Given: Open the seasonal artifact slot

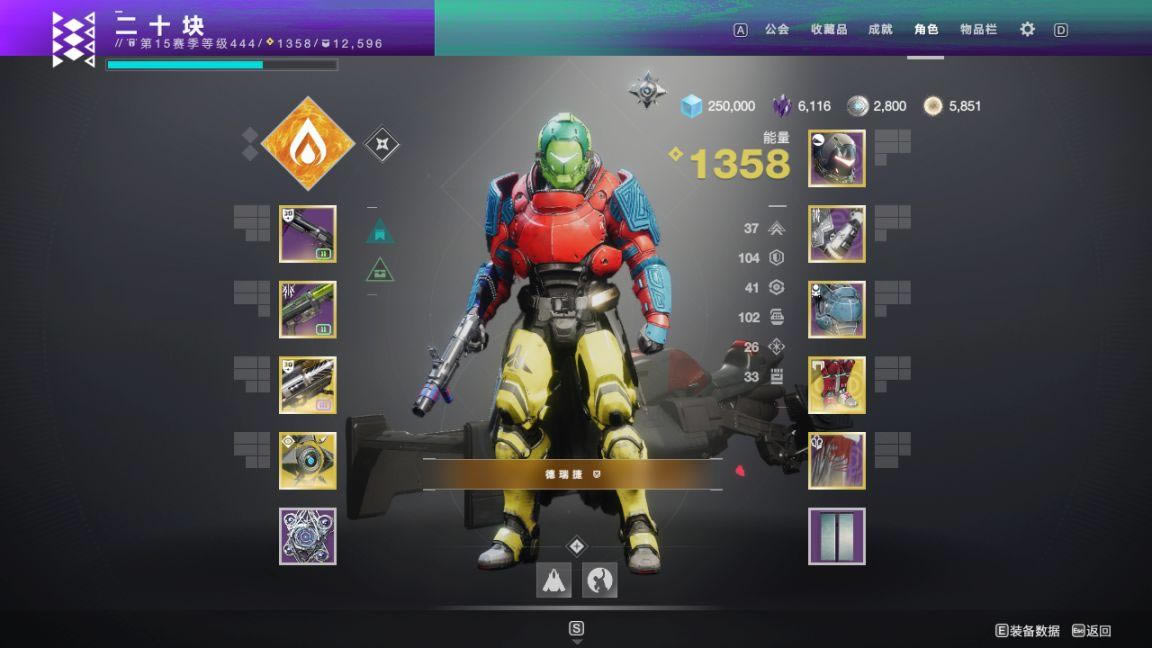Looking at the screenshot, I should pos(308,536).
